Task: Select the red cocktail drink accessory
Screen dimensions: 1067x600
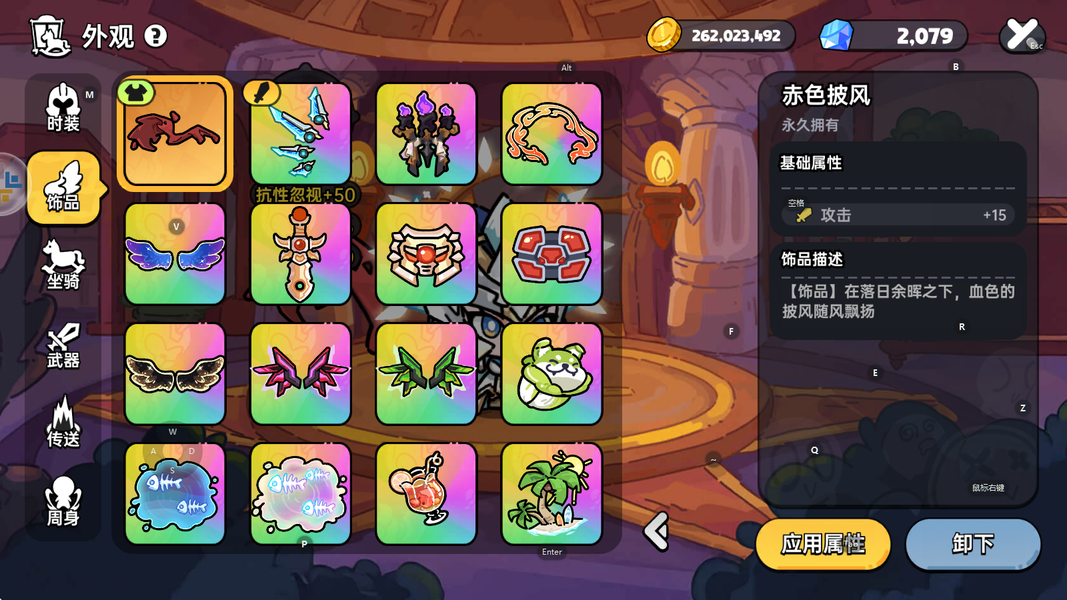Action: [426, 494]
